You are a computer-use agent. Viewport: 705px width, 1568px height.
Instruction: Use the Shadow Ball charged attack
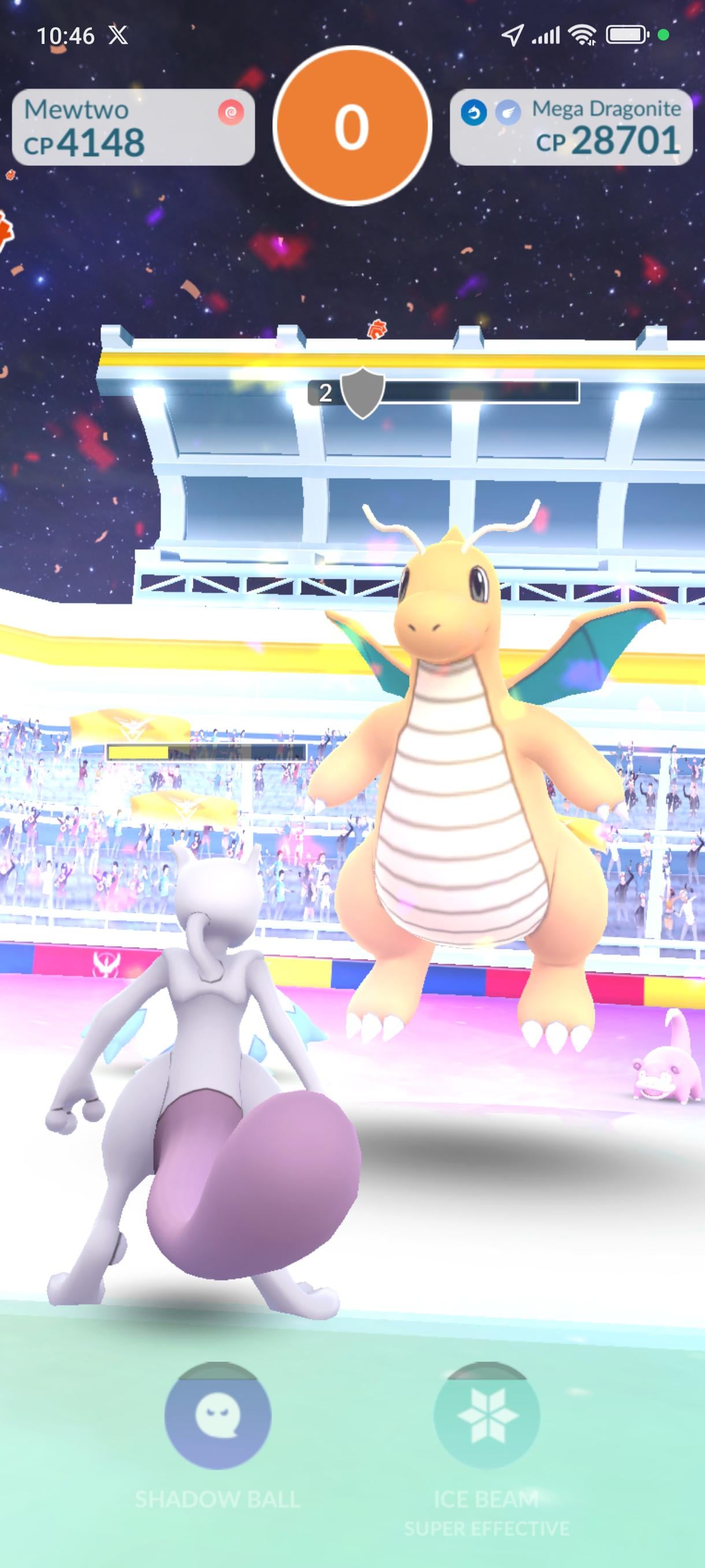(x=217, y=1416)
